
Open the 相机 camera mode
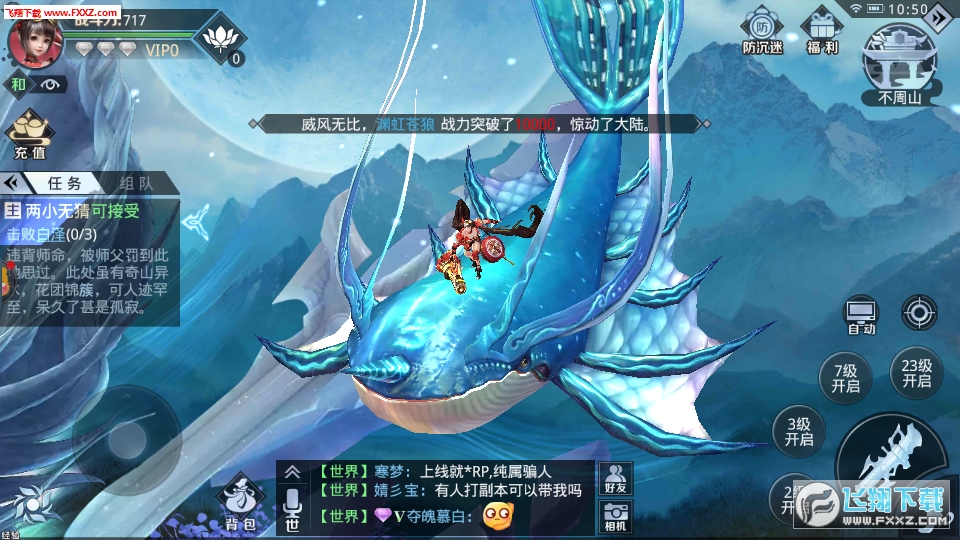pos(614,518)
